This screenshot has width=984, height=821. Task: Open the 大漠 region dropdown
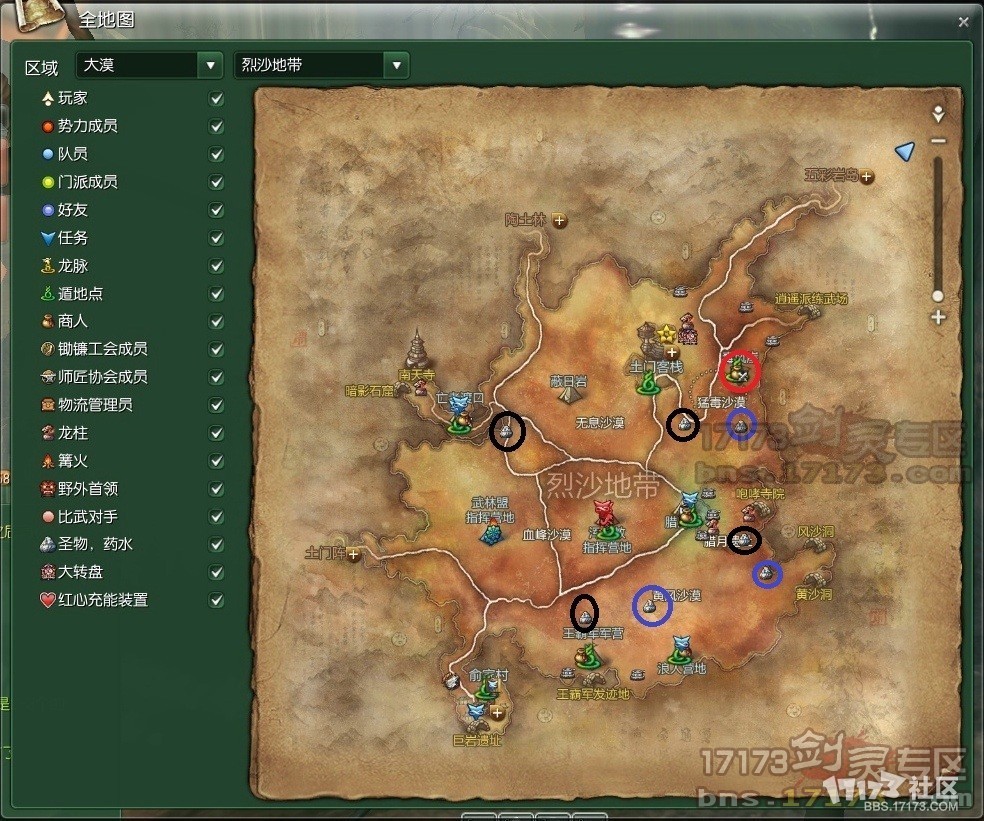[210, 66]
